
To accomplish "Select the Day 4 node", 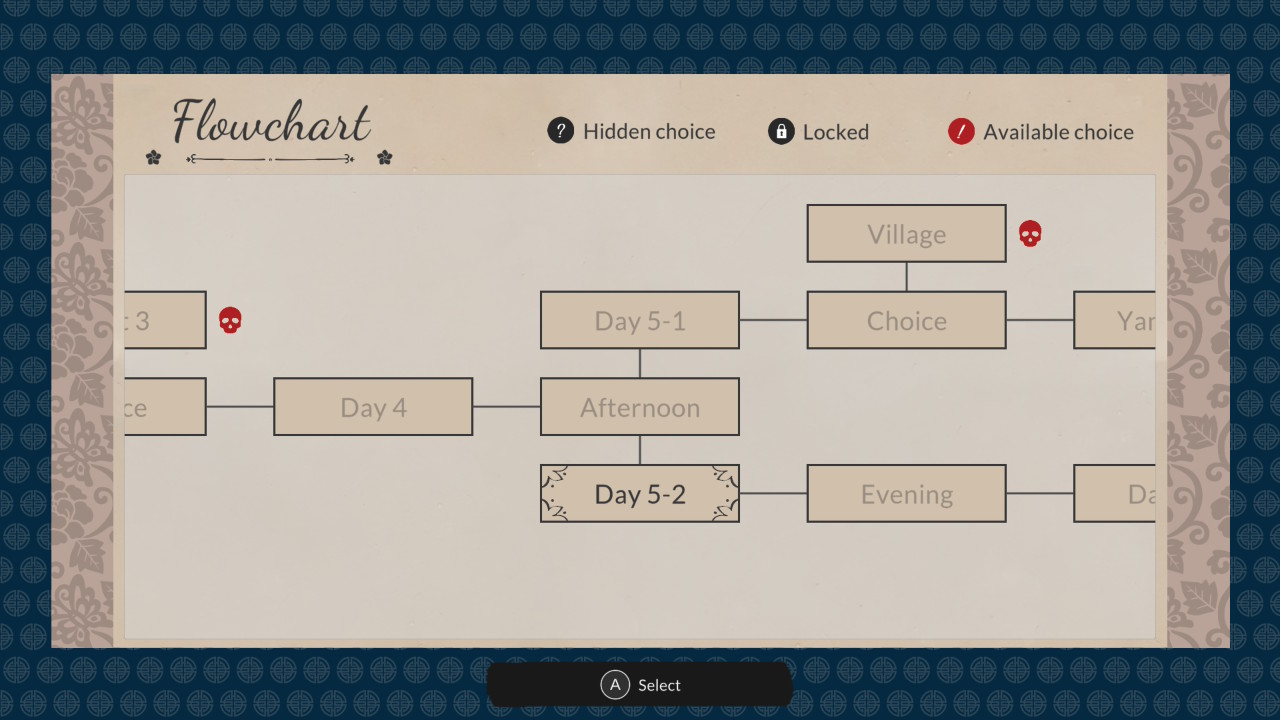I will [x=373, y=407].
